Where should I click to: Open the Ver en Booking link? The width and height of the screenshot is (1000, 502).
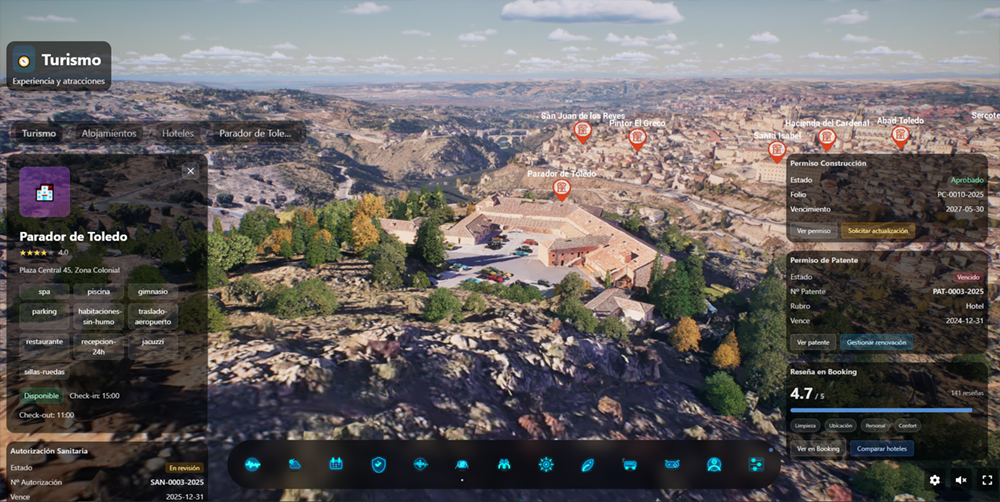coord(818,449)
